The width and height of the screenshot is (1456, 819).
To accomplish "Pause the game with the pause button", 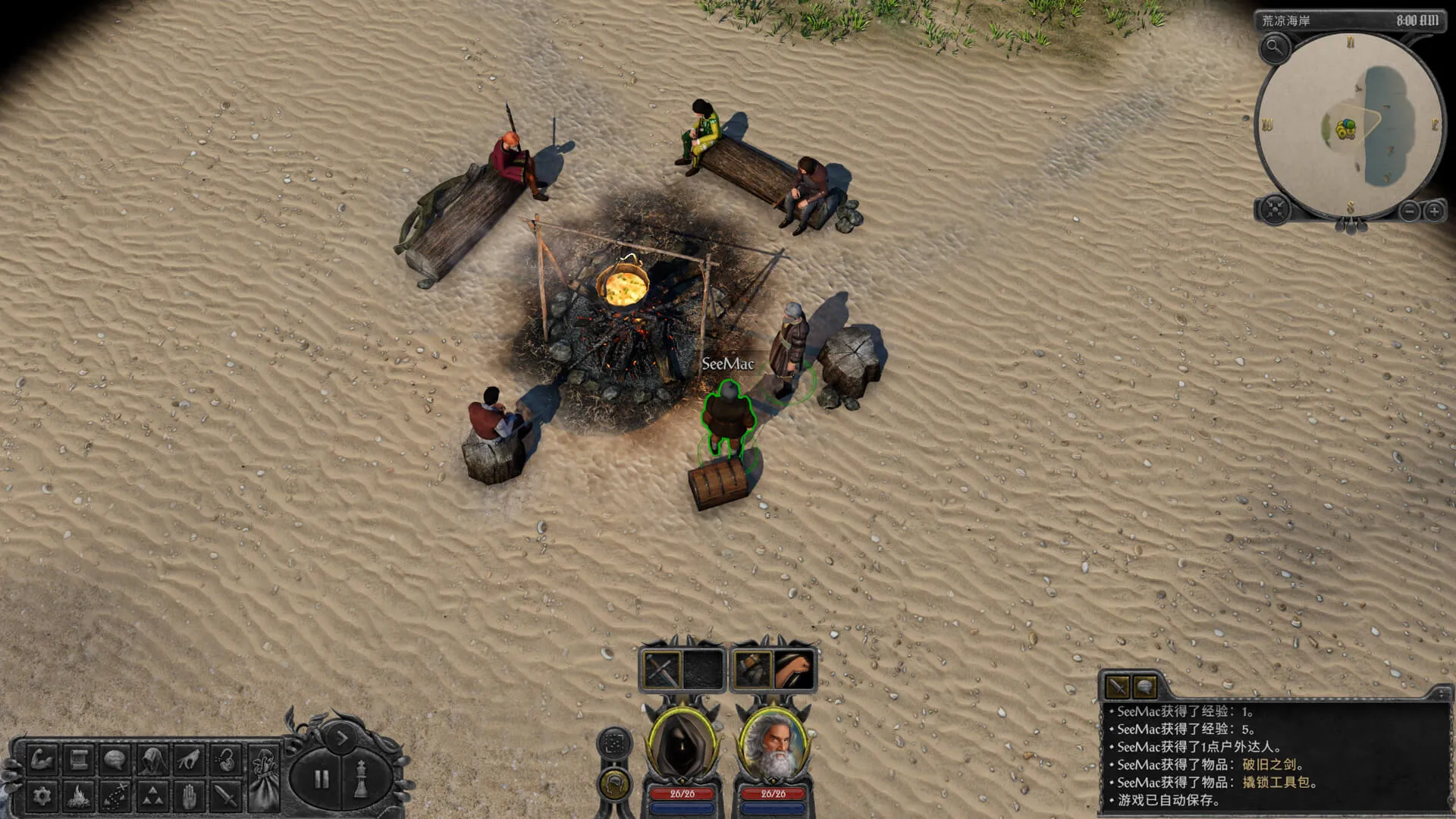I will [x=322, y=779].
